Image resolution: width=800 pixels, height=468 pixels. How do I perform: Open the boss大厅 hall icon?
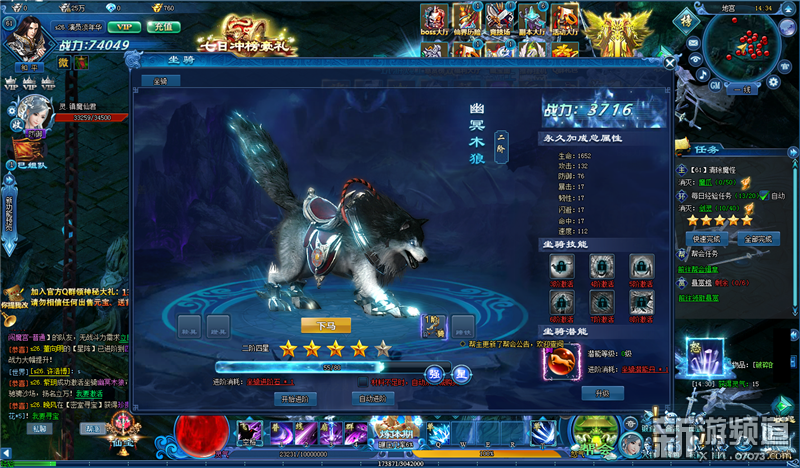coord(434,19)
